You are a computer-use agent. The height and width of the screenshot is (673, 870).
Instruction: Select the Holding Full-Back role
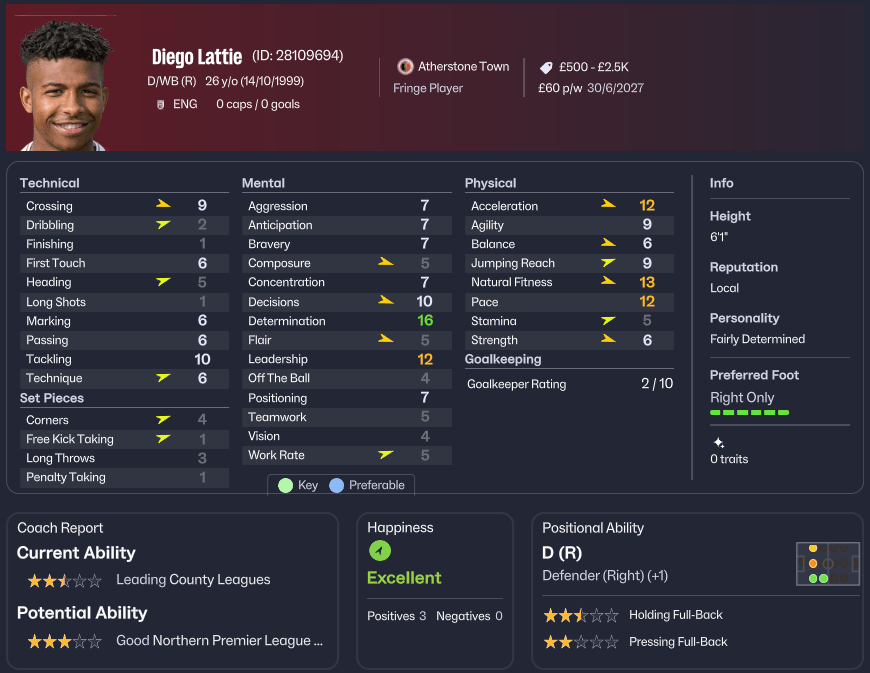tap(675, 615)
